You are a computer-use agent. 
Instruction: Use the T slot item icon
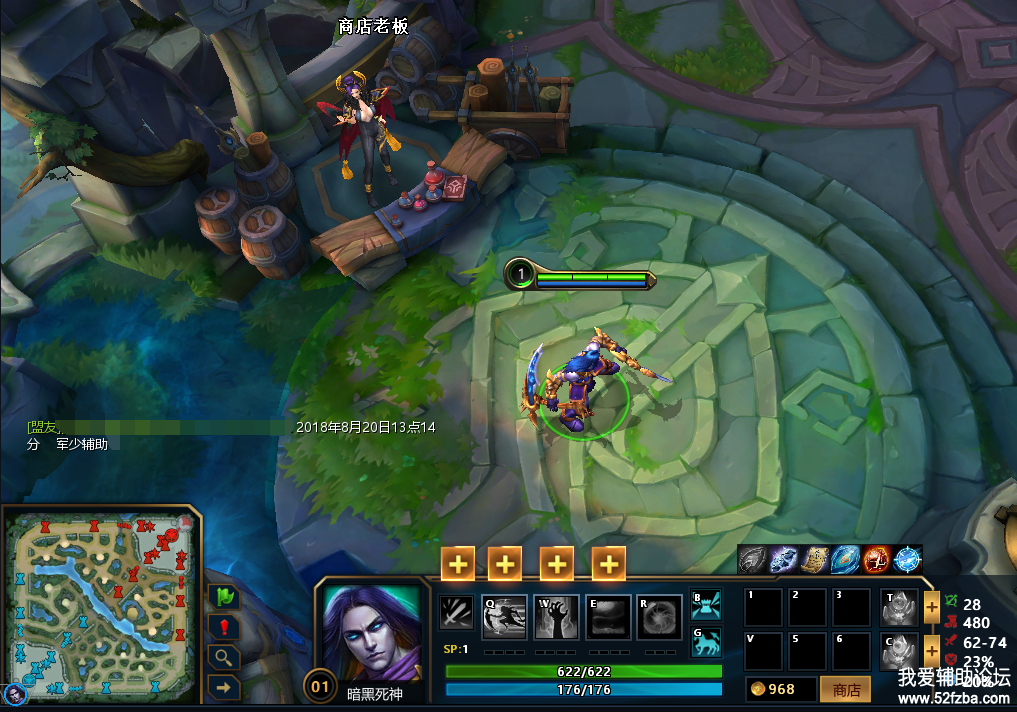coord(899,607)
